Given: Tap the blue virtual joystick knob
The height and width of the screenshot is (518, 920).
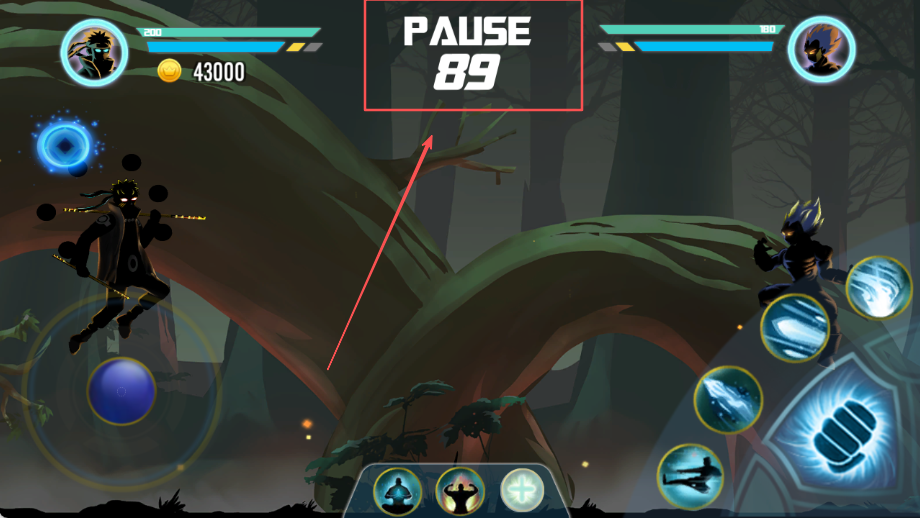Looking at the screenshot, I should [x=122, y=390].
